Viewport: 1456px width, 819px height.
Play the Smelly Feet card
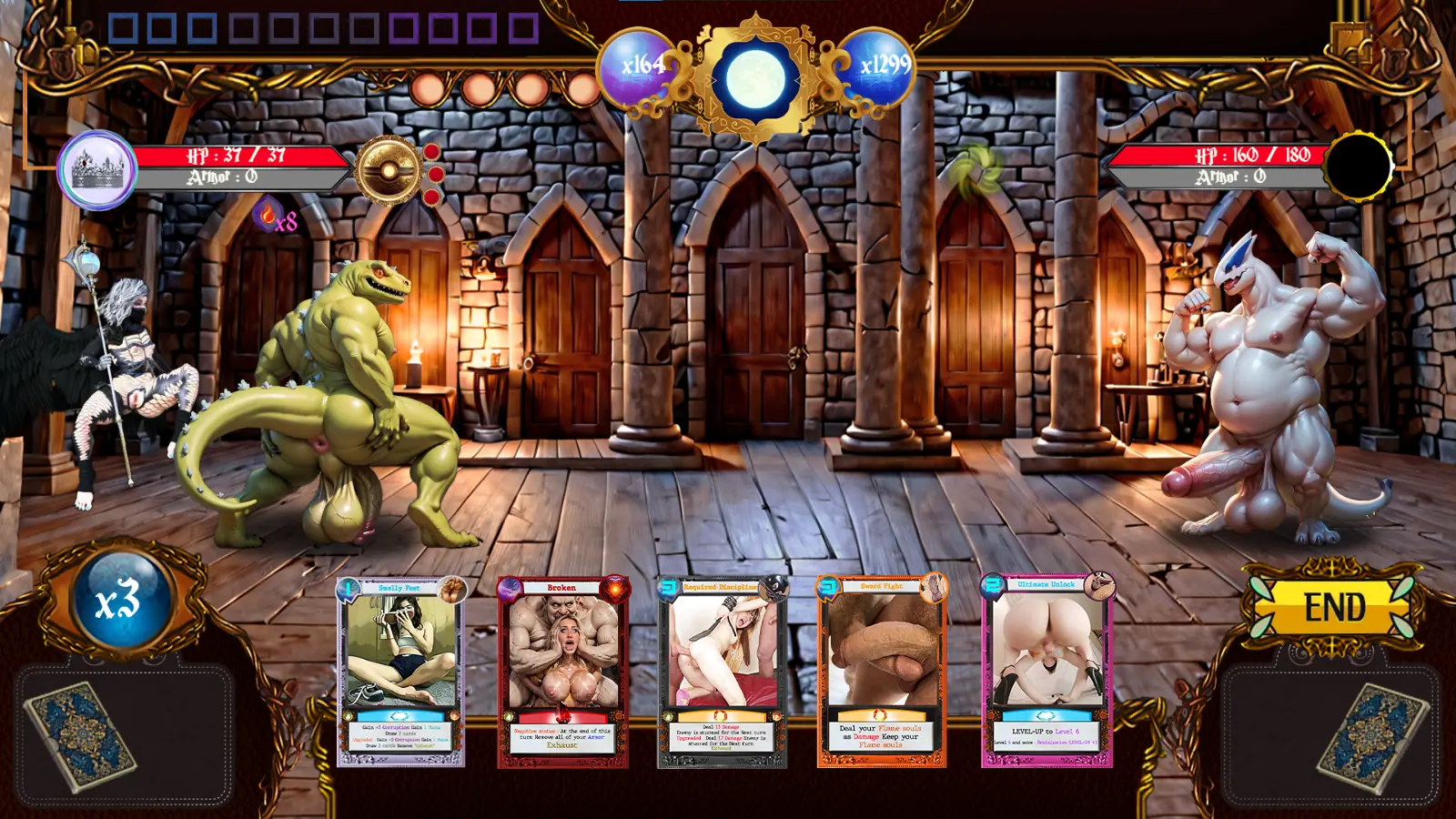pos(401,672)
